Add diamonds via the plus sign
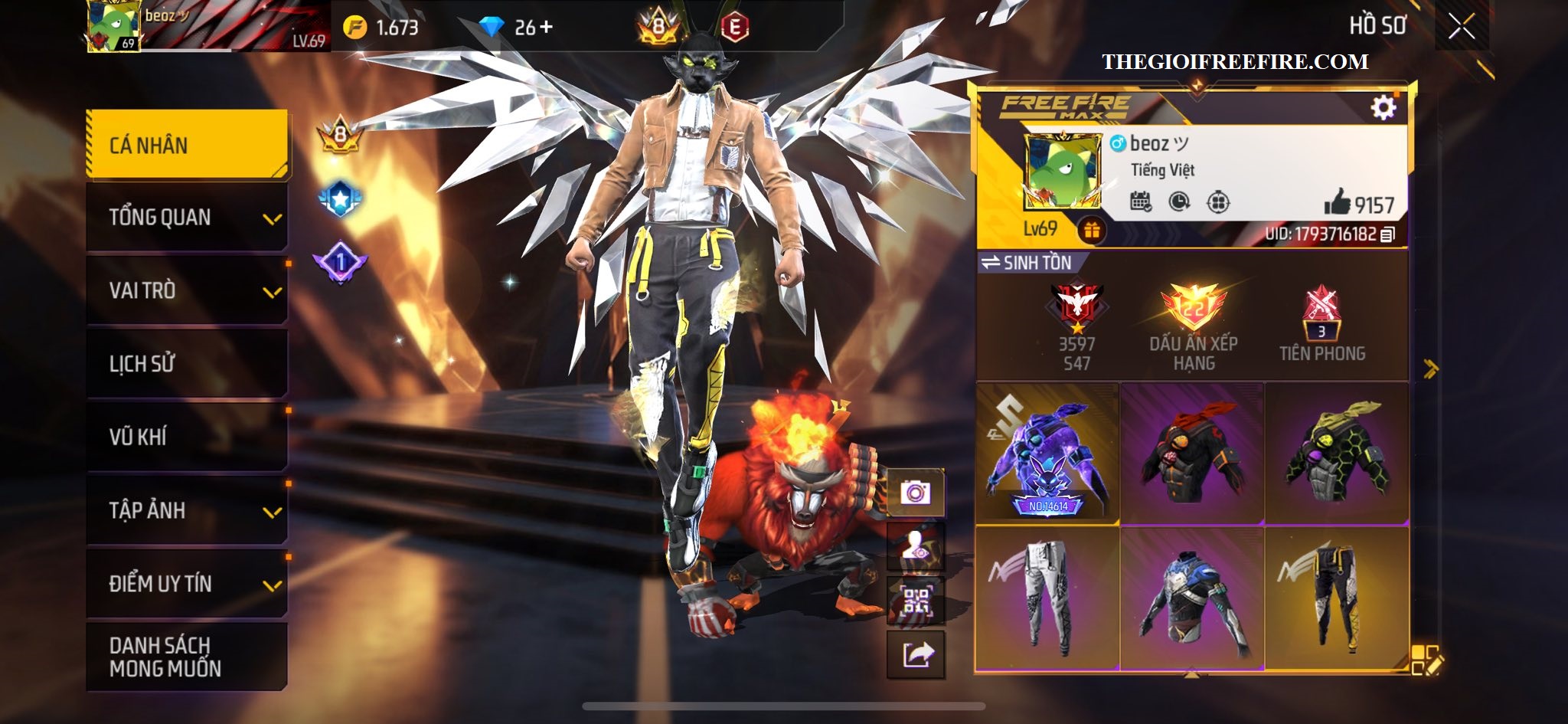 pyautogui.click(x=545, y=28)
